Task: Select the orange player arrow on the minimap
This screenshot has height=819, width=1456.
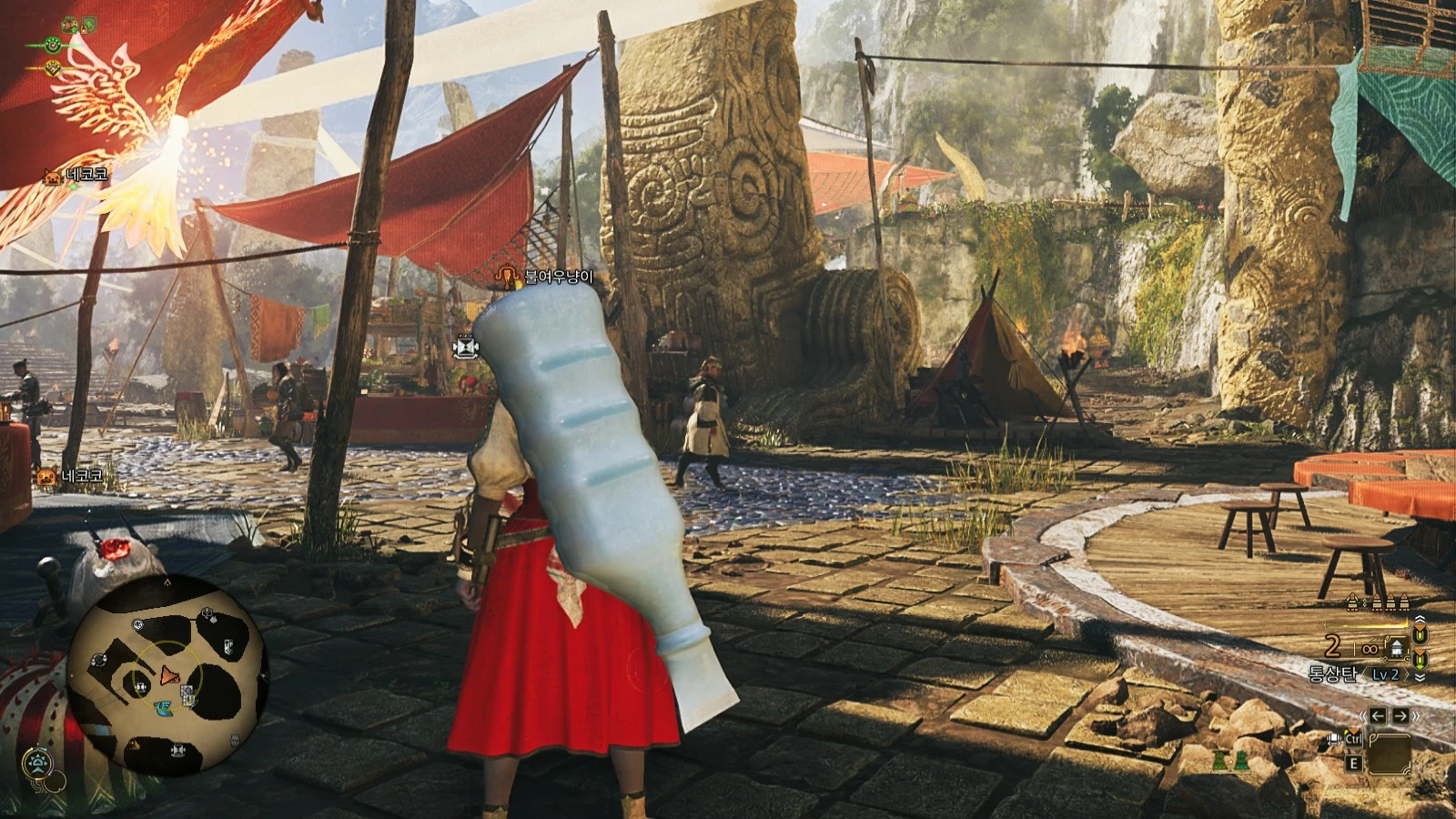Action: point(168,676)
